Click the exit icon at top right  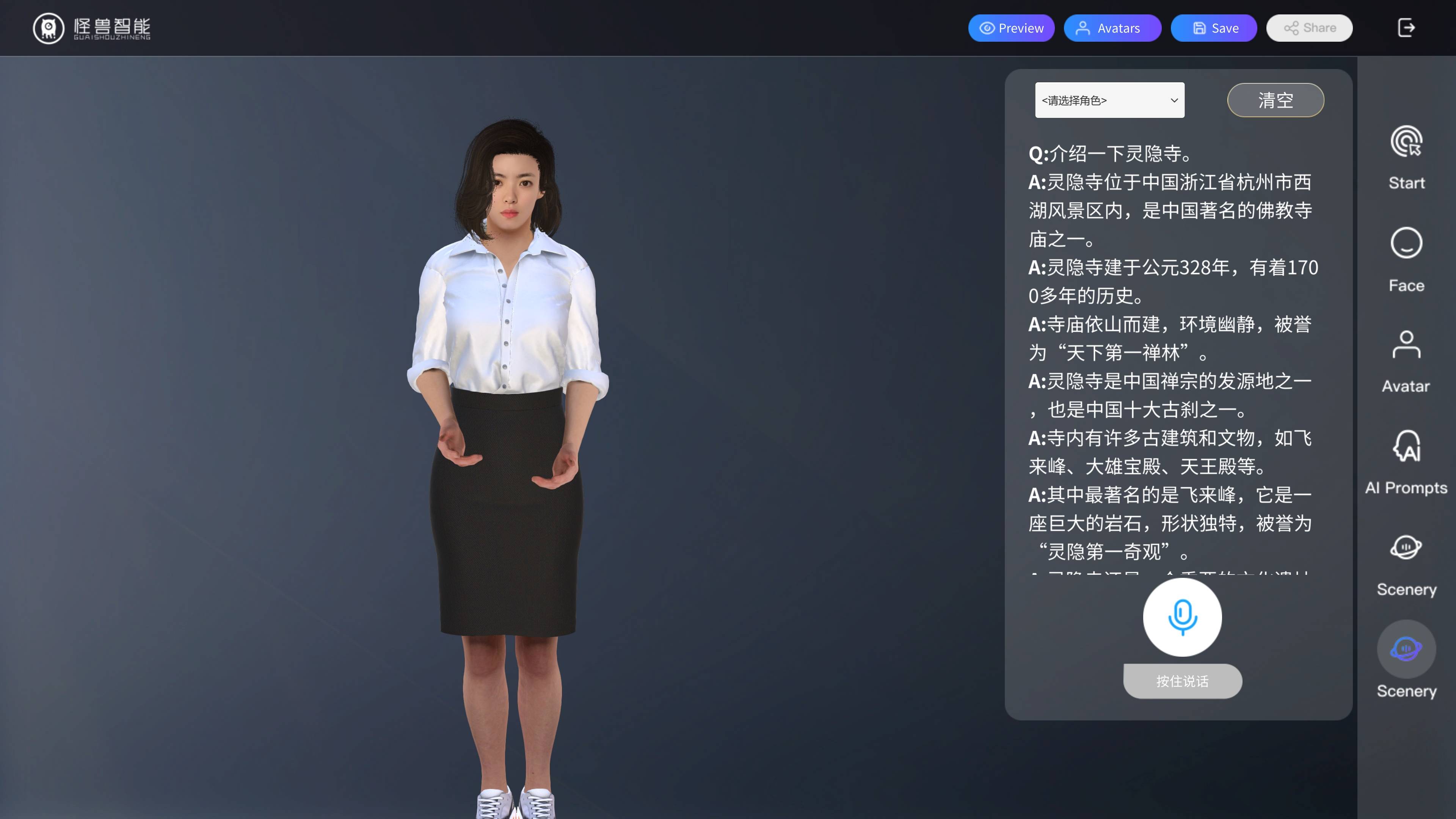pos(1407,28)
